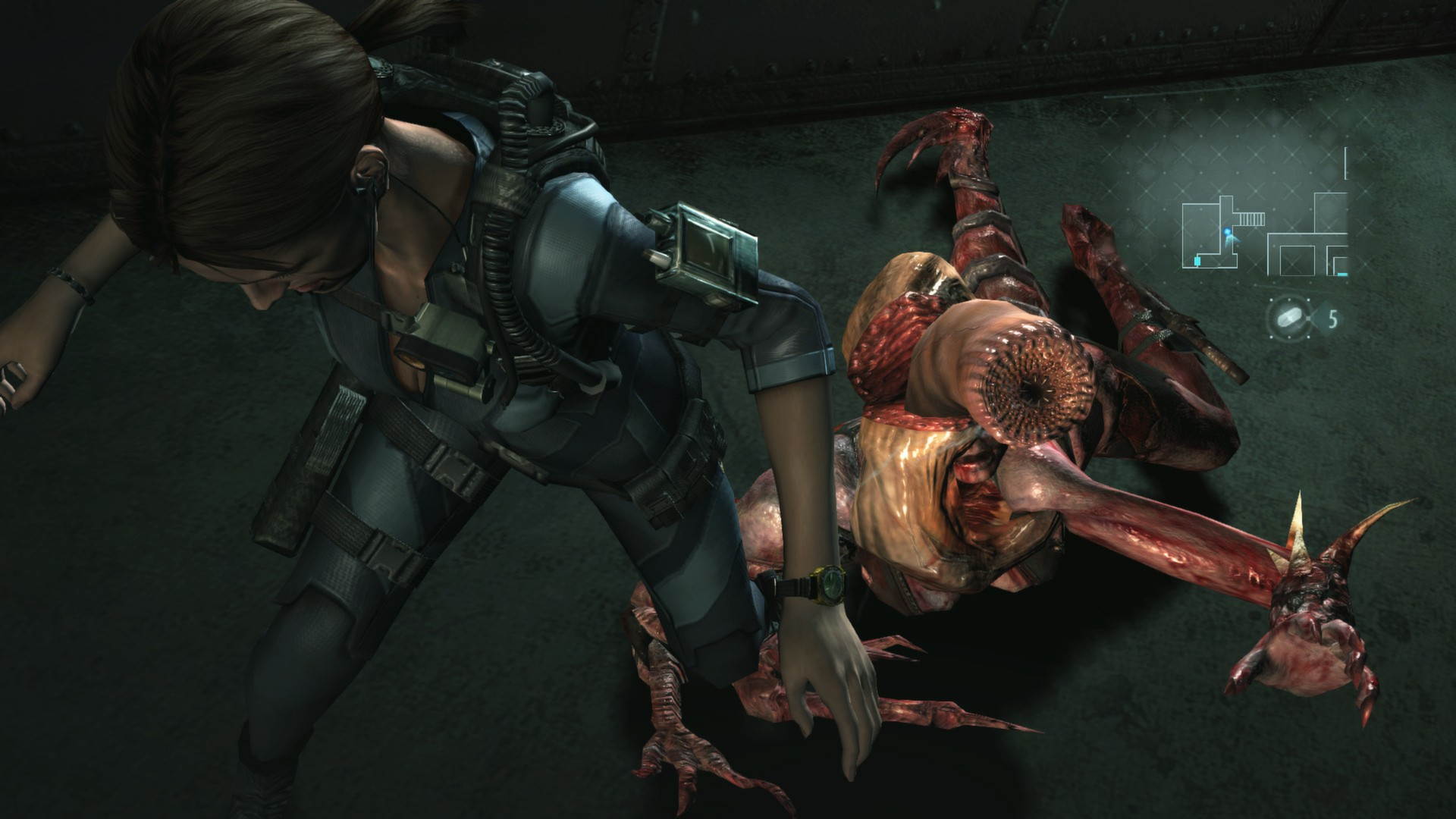Image resolution: width=1456 pixels, height=819 pixels.
Task: Click the staircase symbol on the minimap
Action: pos(1250,219)
